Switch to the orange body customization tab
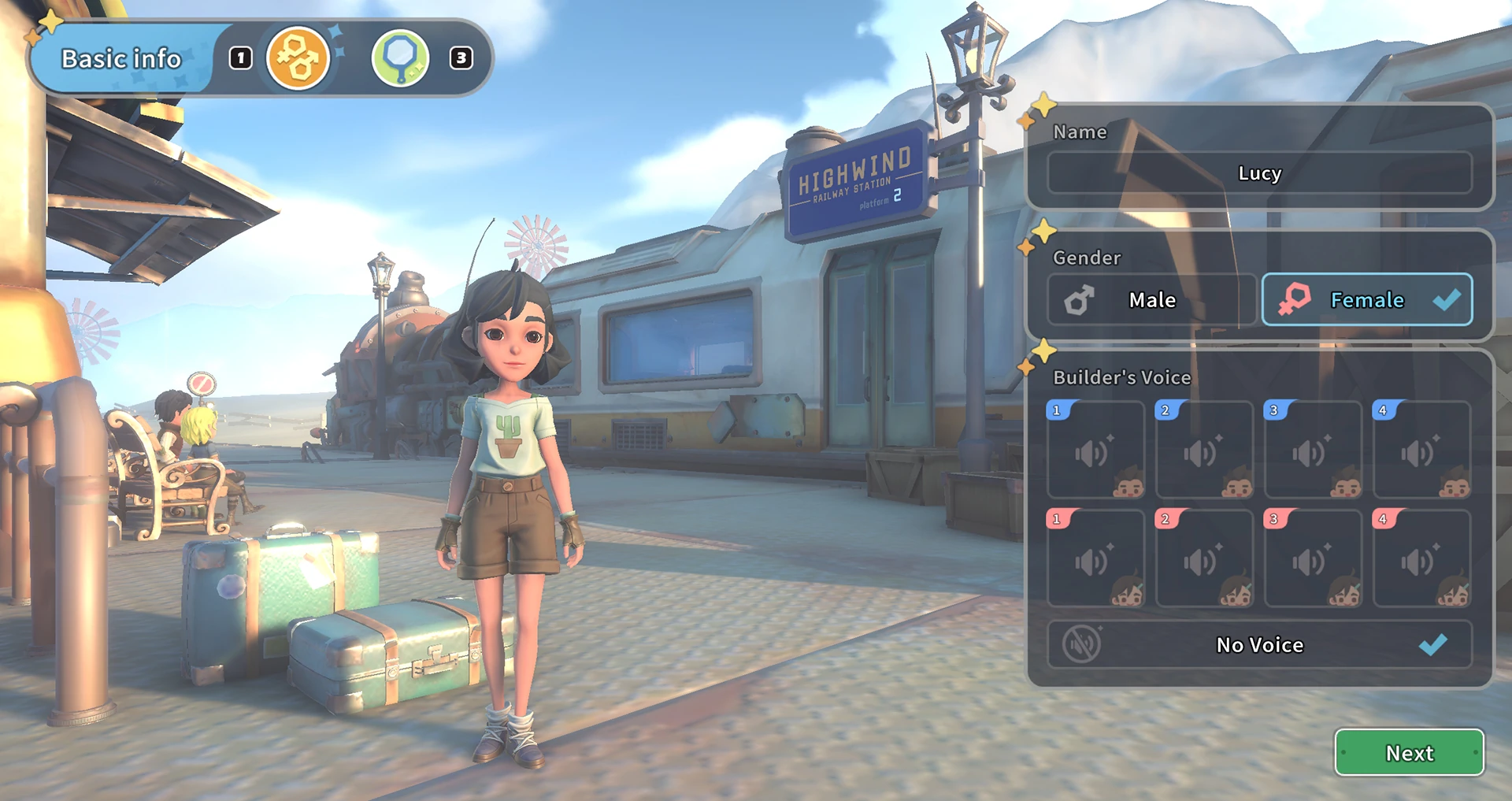 298,58
